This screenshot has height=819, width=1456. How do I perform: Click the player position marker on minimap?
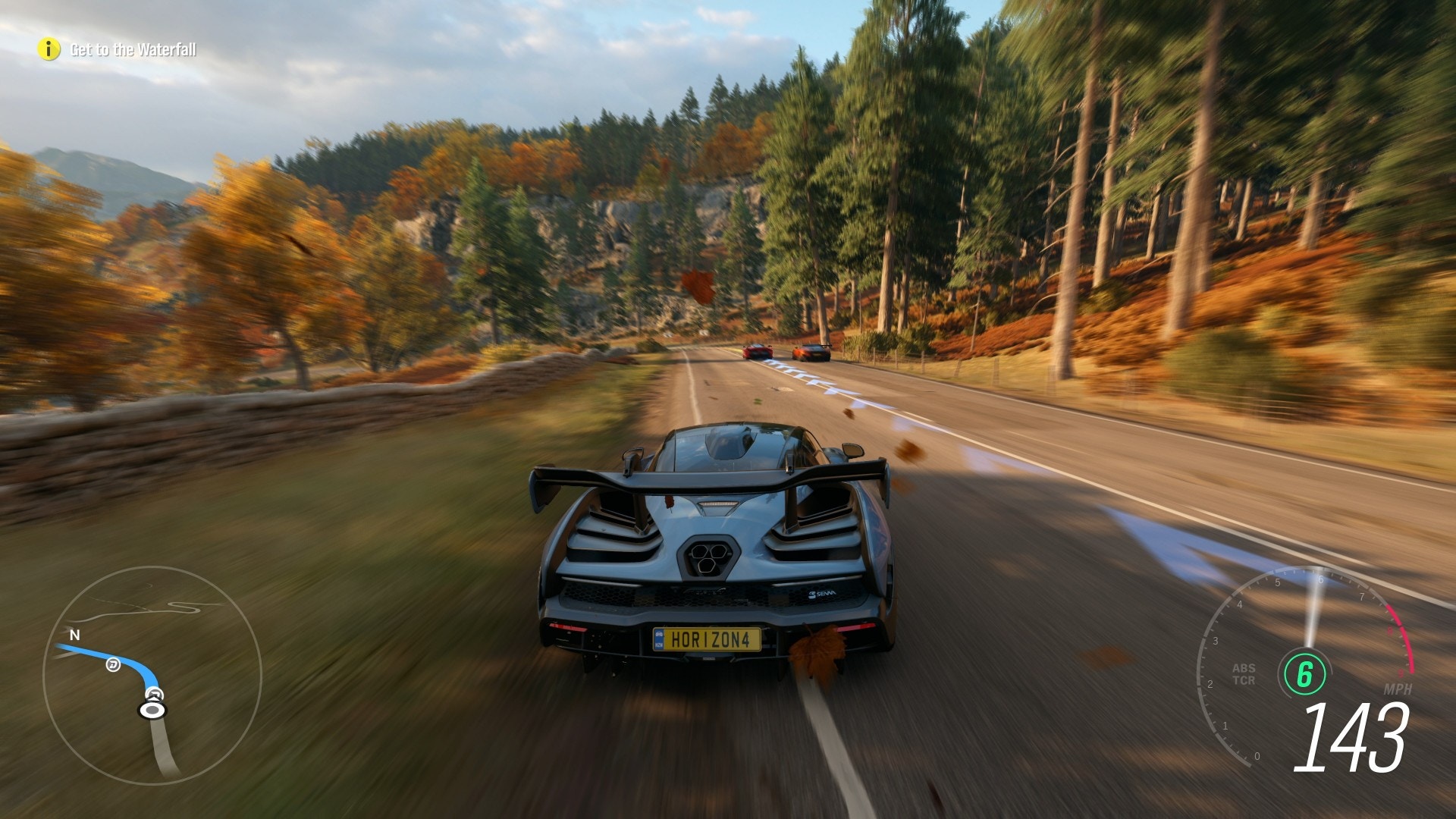click(152, 710)
